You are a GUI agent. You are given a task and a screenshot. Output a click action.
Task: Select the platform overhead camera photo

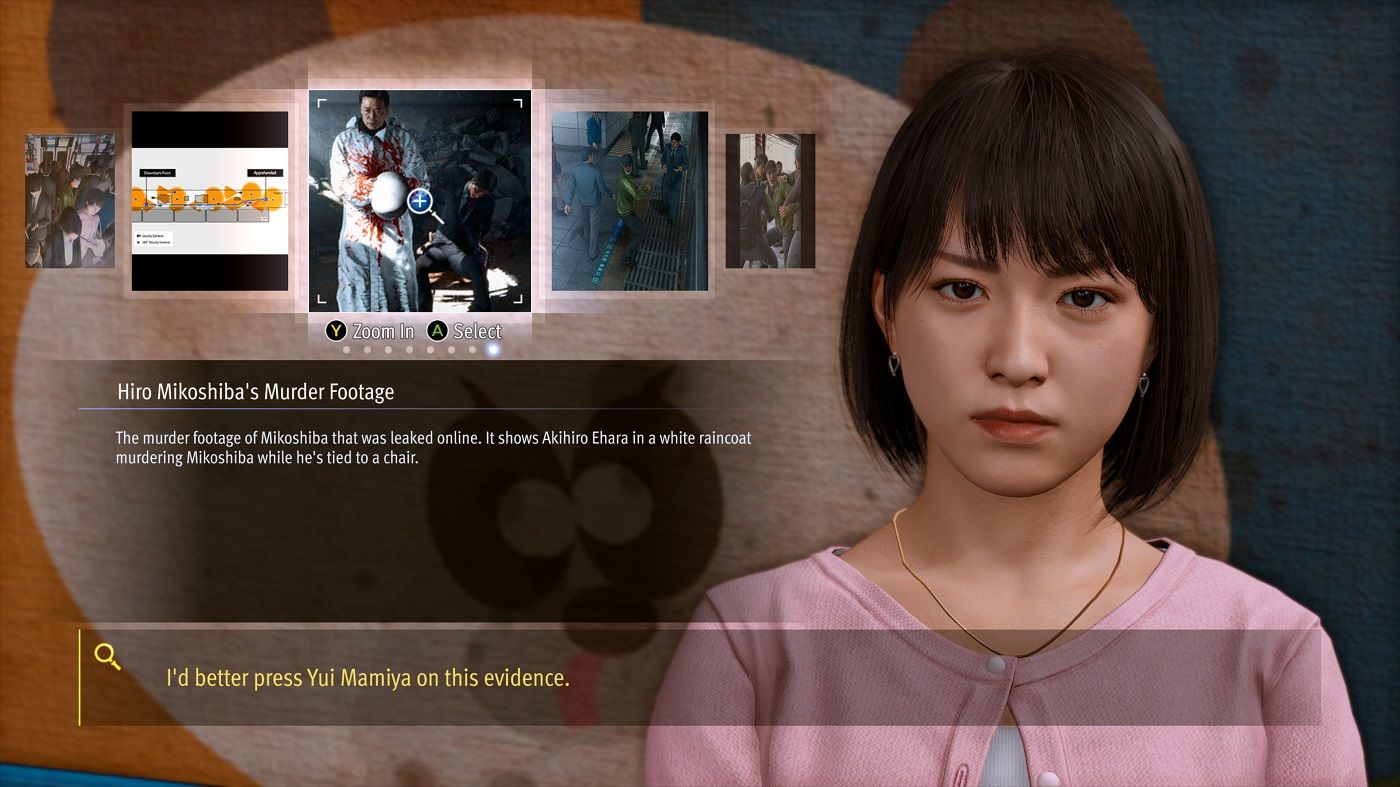pyautogui.click(x=630, y=201)
